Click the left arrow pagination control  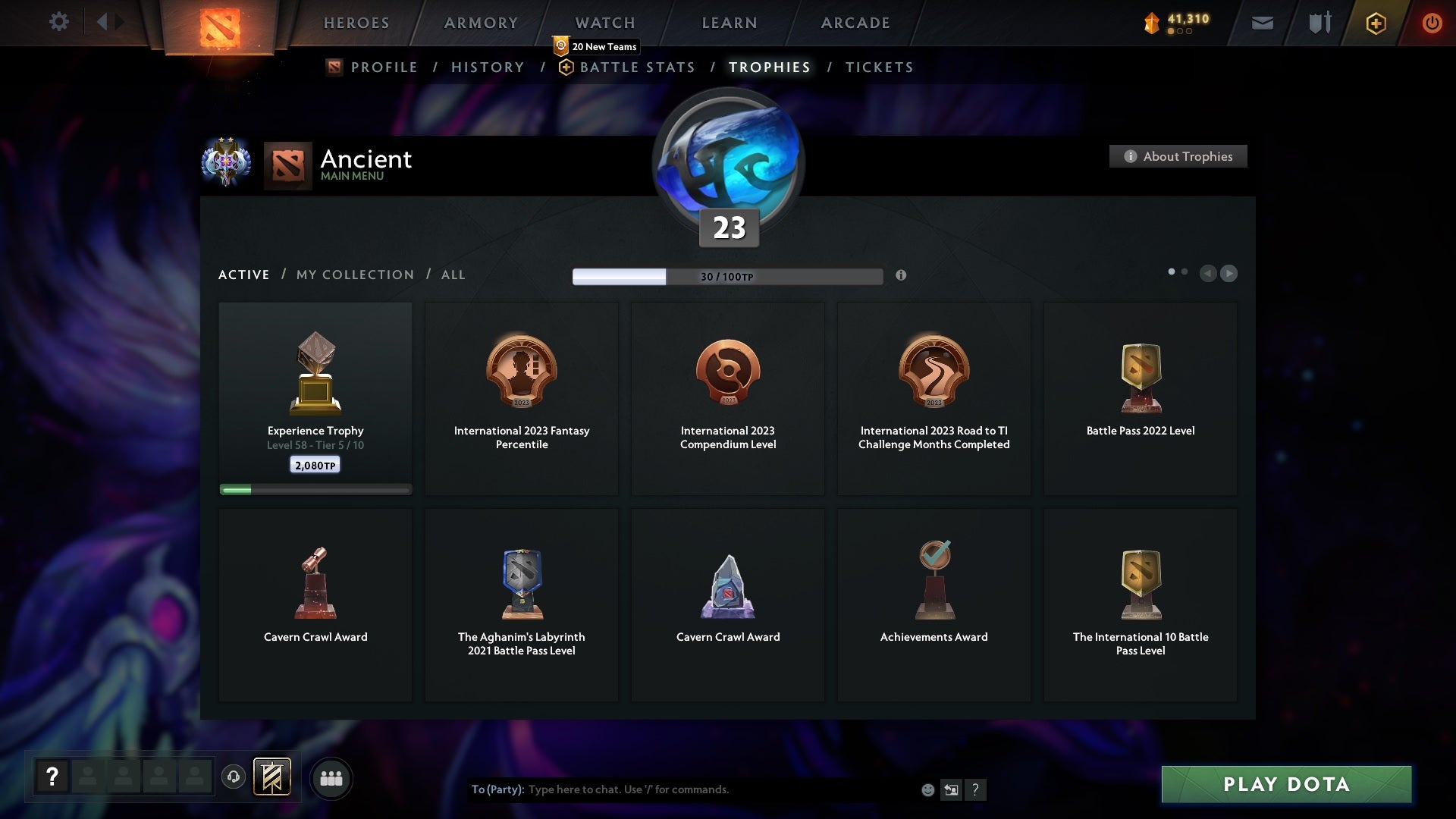[1208, 274]
